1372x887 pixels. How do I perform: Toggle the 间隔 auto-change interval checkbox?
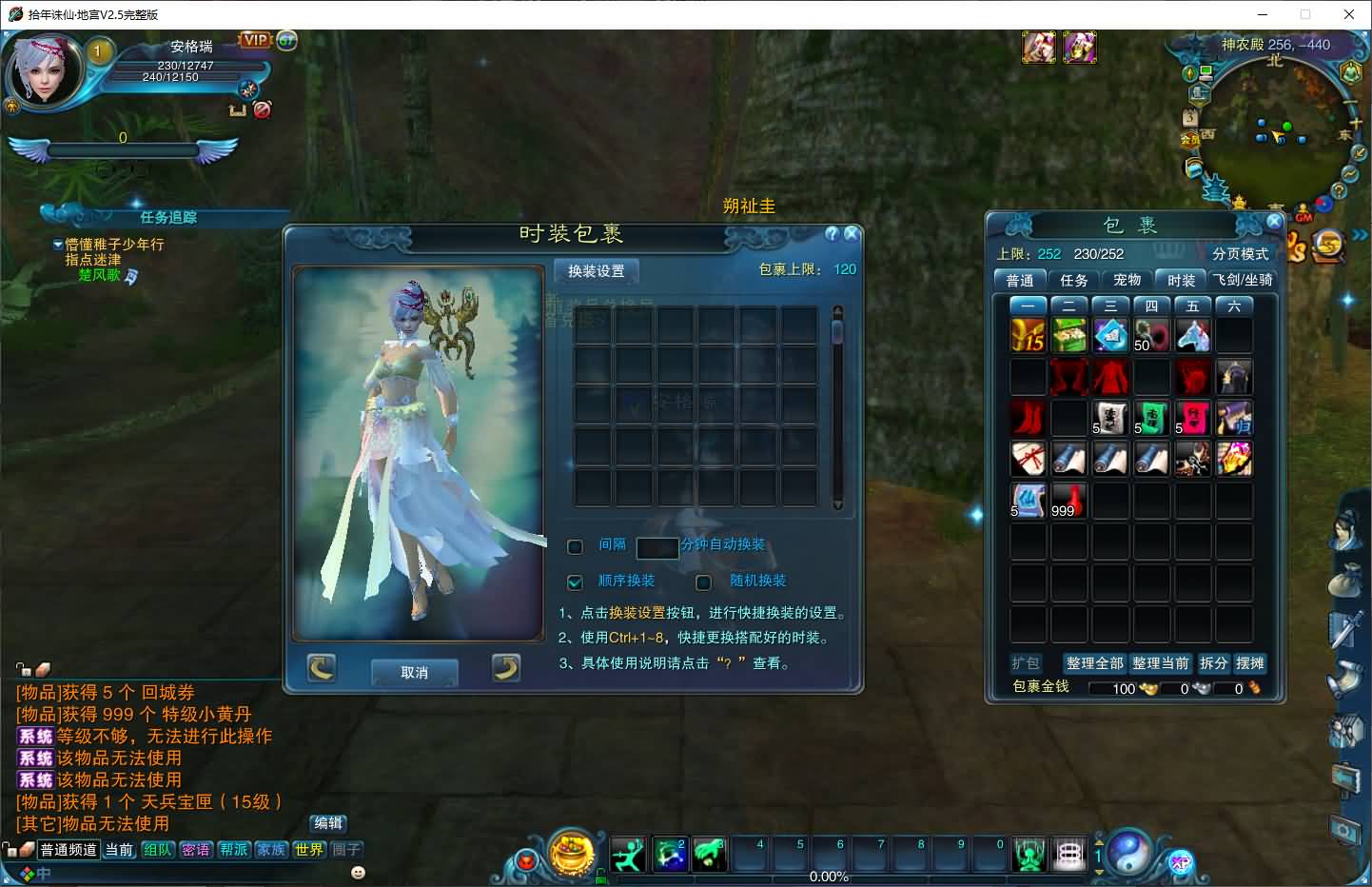coord(575,546)
